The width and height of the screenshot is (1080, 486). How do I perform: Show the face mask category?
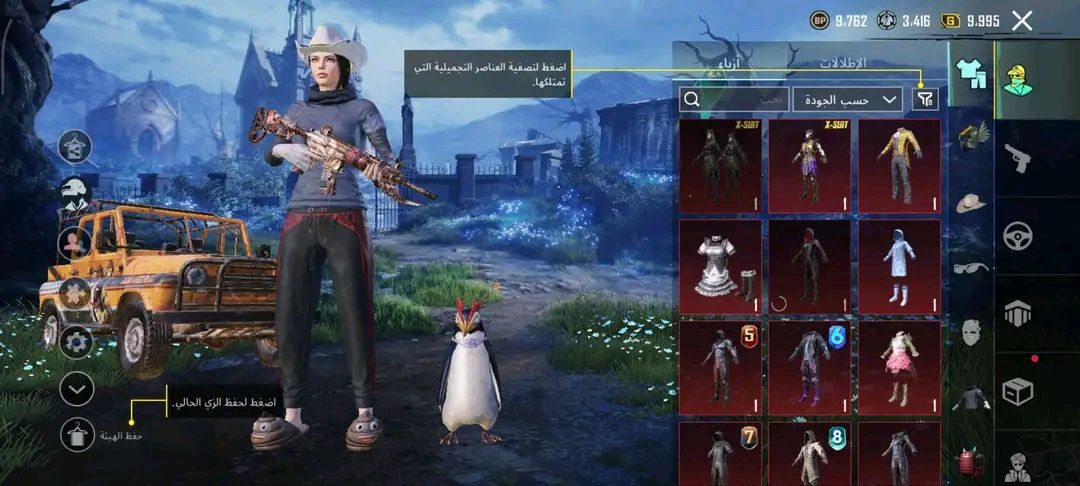[x=970, y=333]
